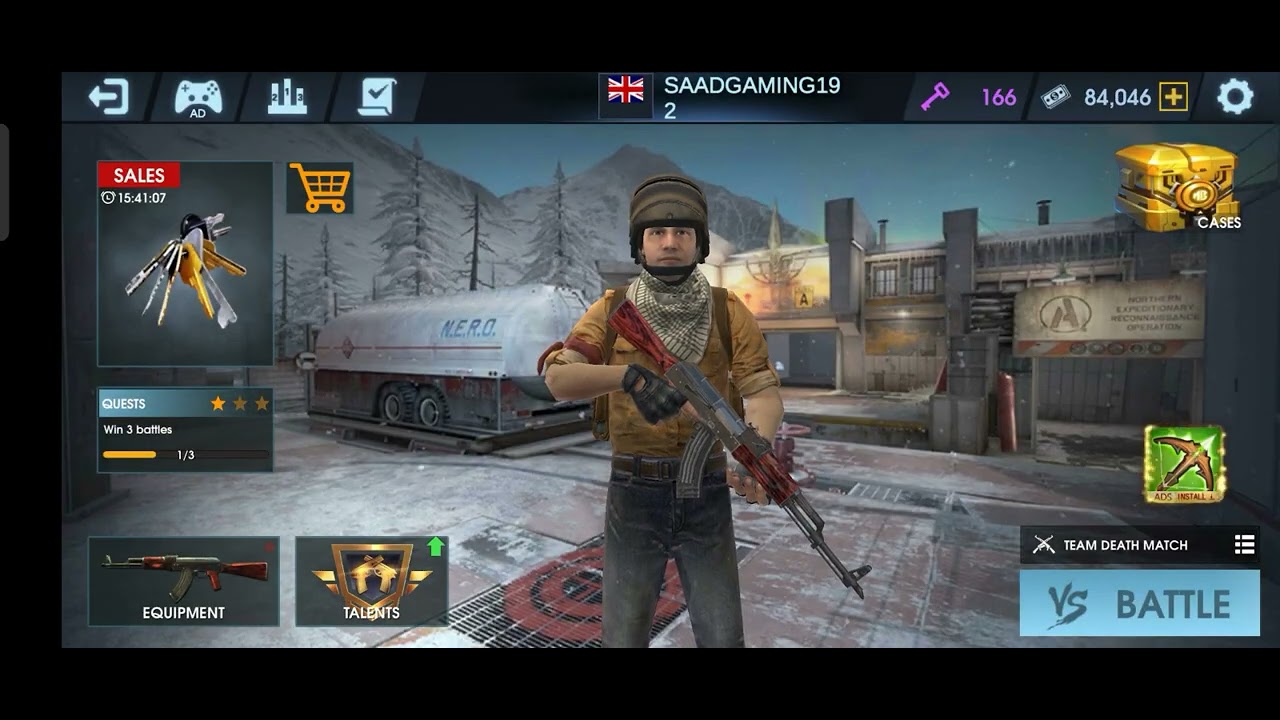This screenshot has width=1280, height=720.
Task: Open settings via the gear icon
Action: point(1235,97)
